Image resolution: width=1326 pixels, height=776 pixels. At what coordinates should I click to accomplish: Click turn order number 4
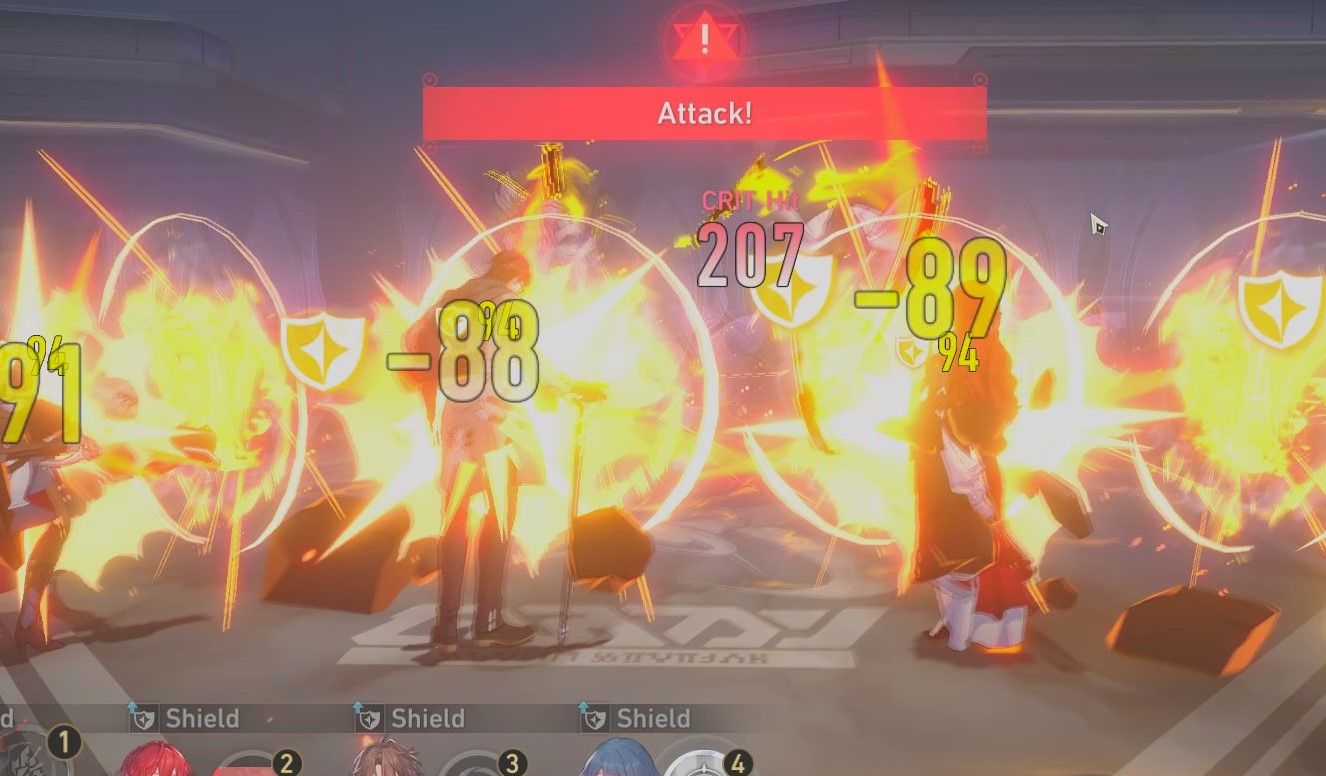[x=736, y=765]
